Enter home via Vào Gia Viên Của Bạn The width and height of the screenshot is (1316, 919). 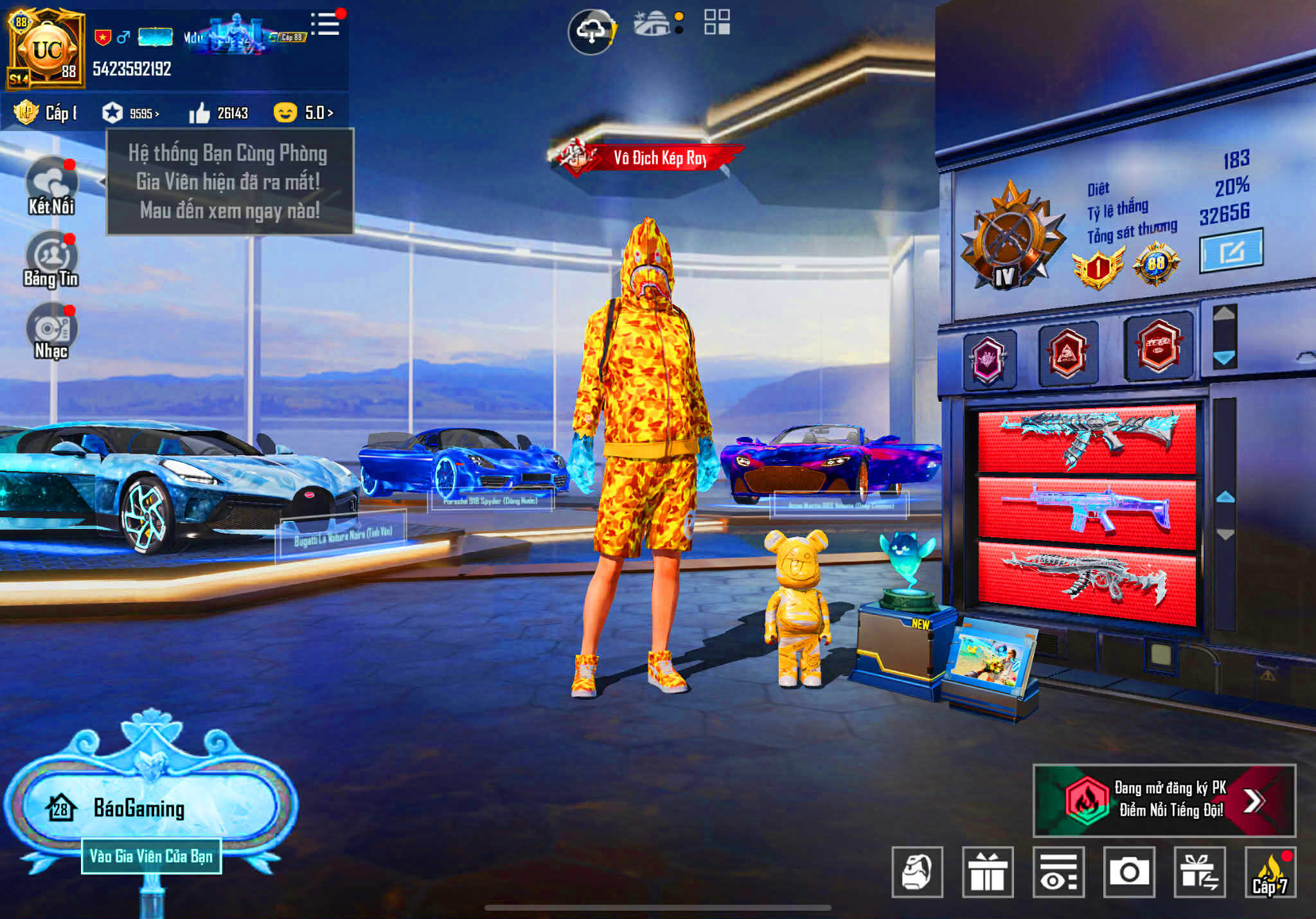point(152,856)
